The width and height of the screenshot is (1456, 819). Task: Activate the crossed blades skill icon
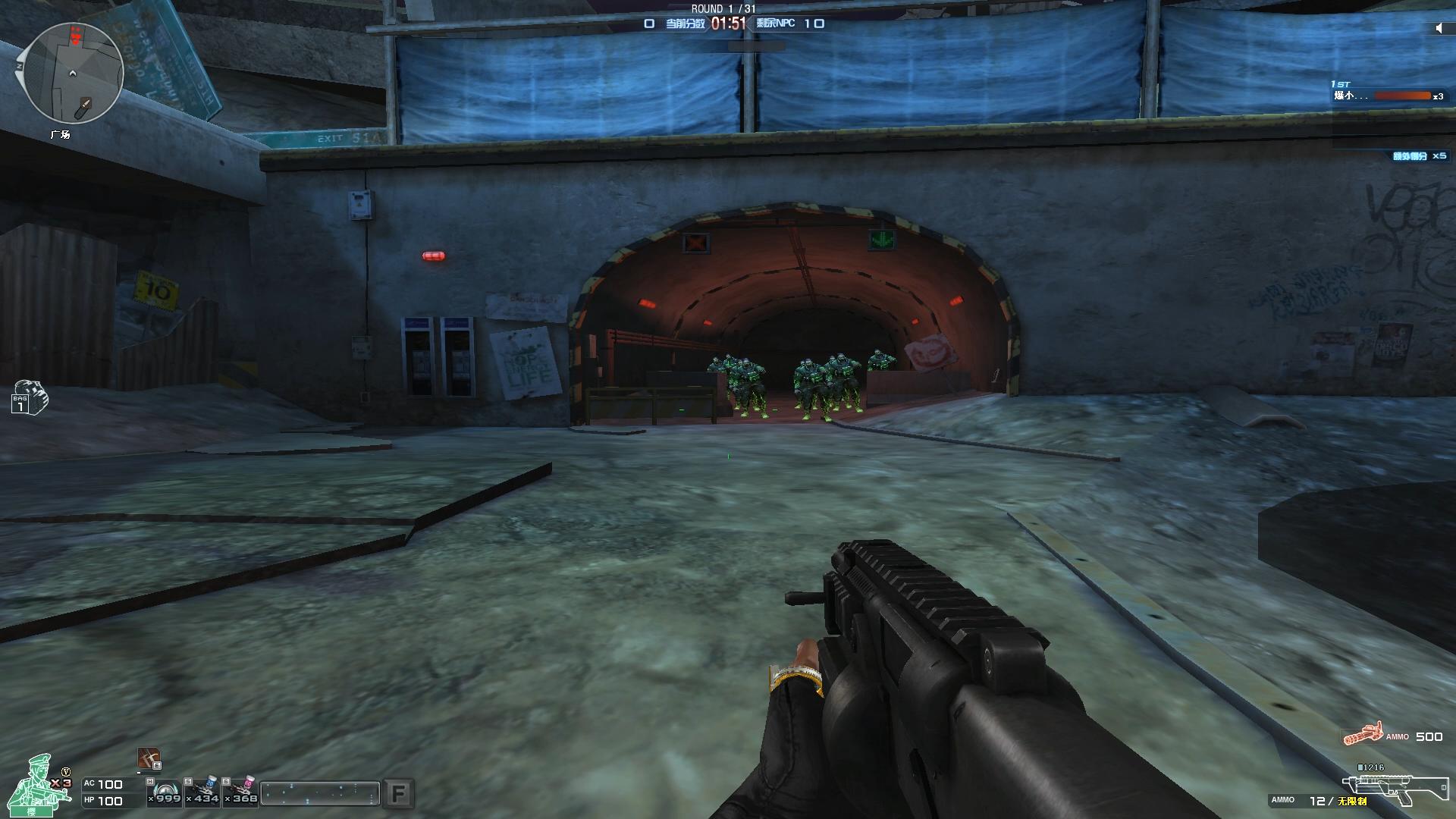point(149,758)
